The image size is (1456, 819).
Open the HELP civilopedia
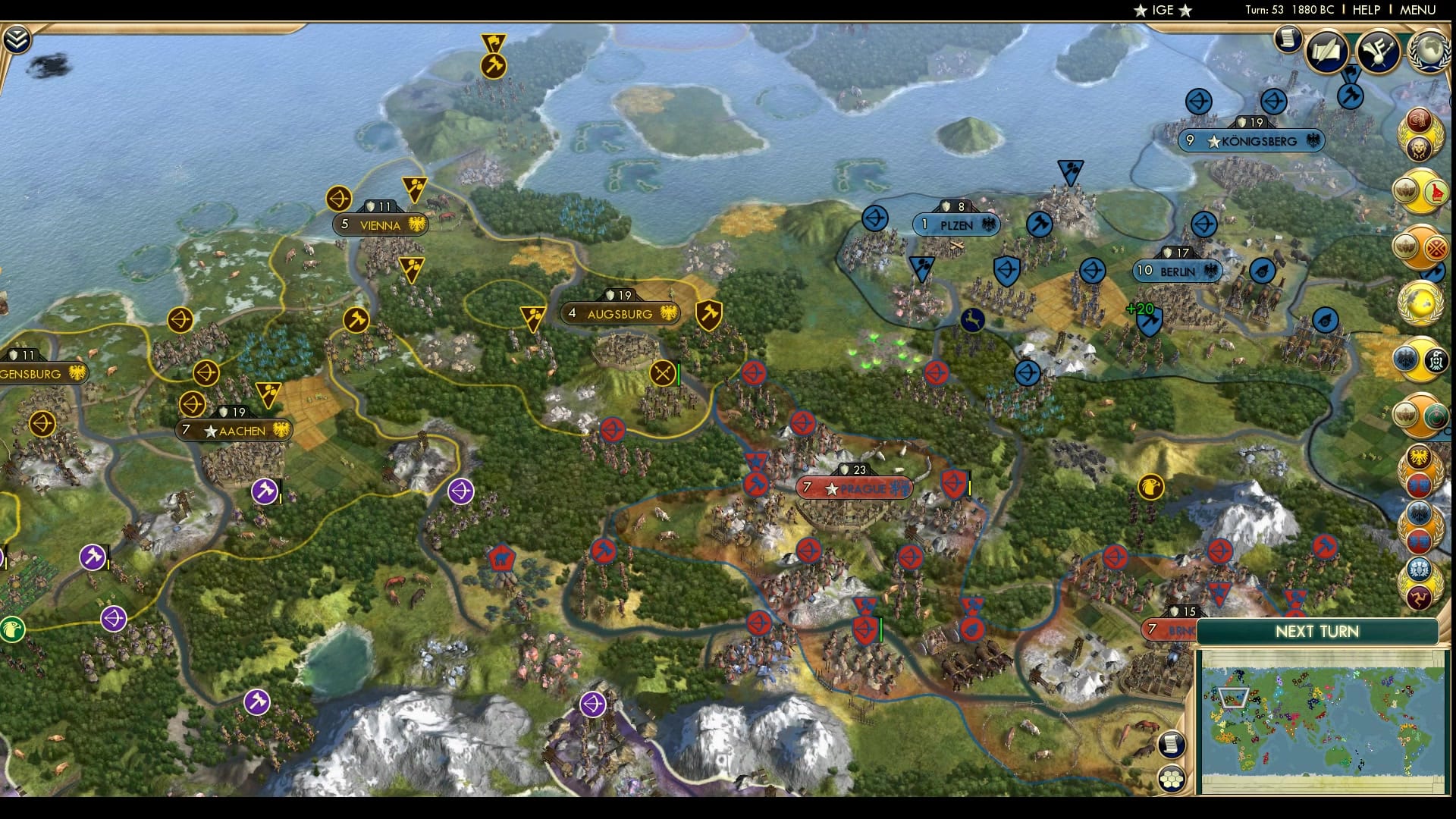(x=1366, y=10)
